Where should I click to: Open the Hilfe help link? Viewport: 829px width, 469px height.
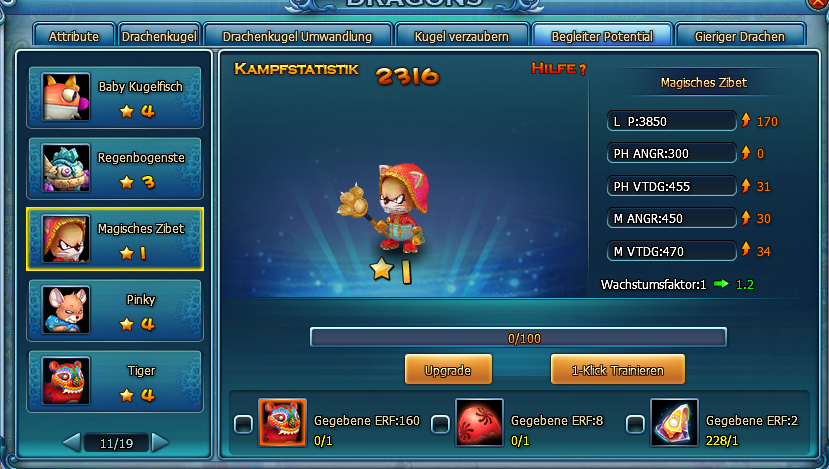click(x=558, y=69)
